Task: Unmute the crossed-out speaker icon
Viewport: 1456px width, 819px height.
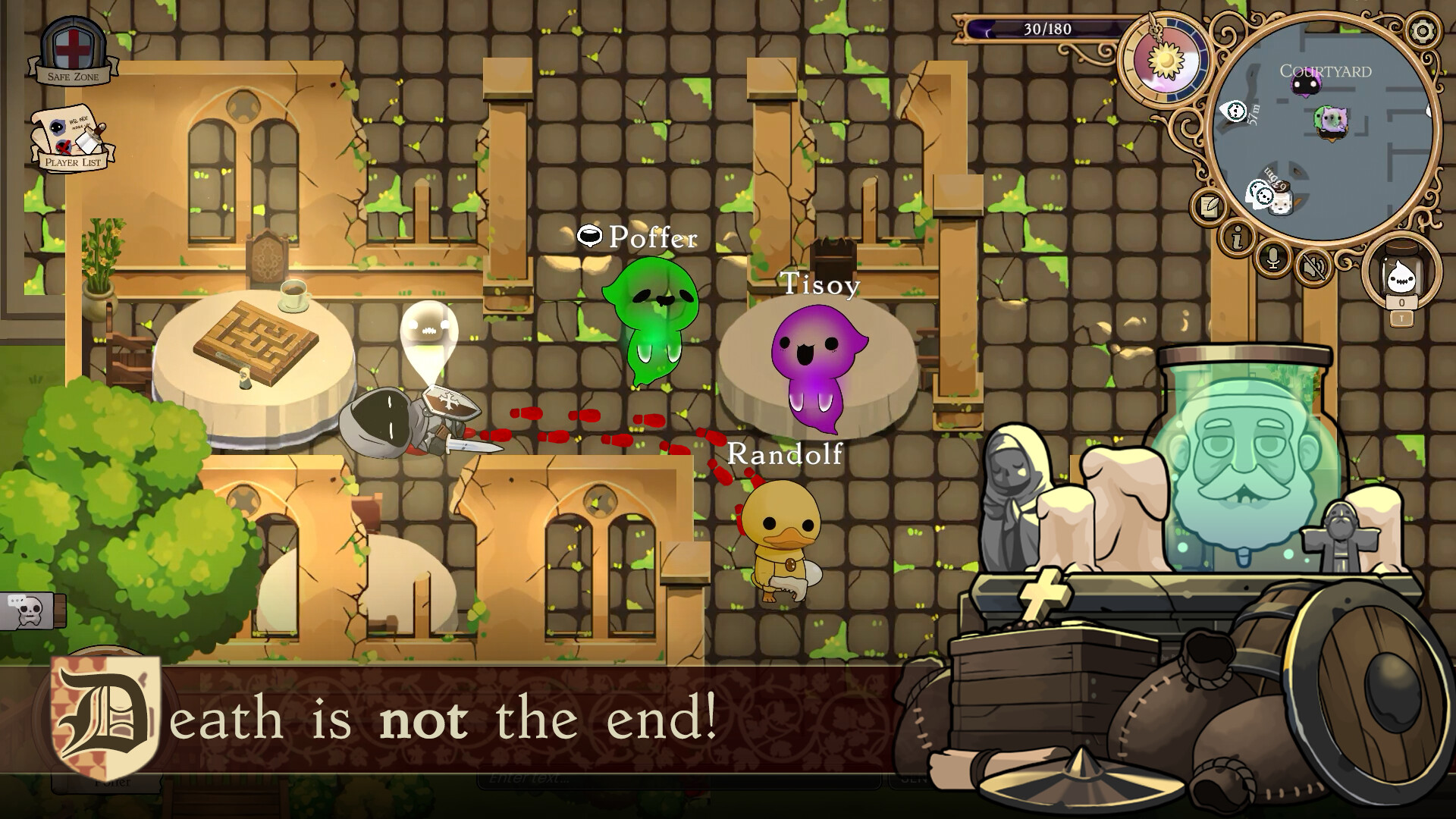Action: [x=1313, y=268]
